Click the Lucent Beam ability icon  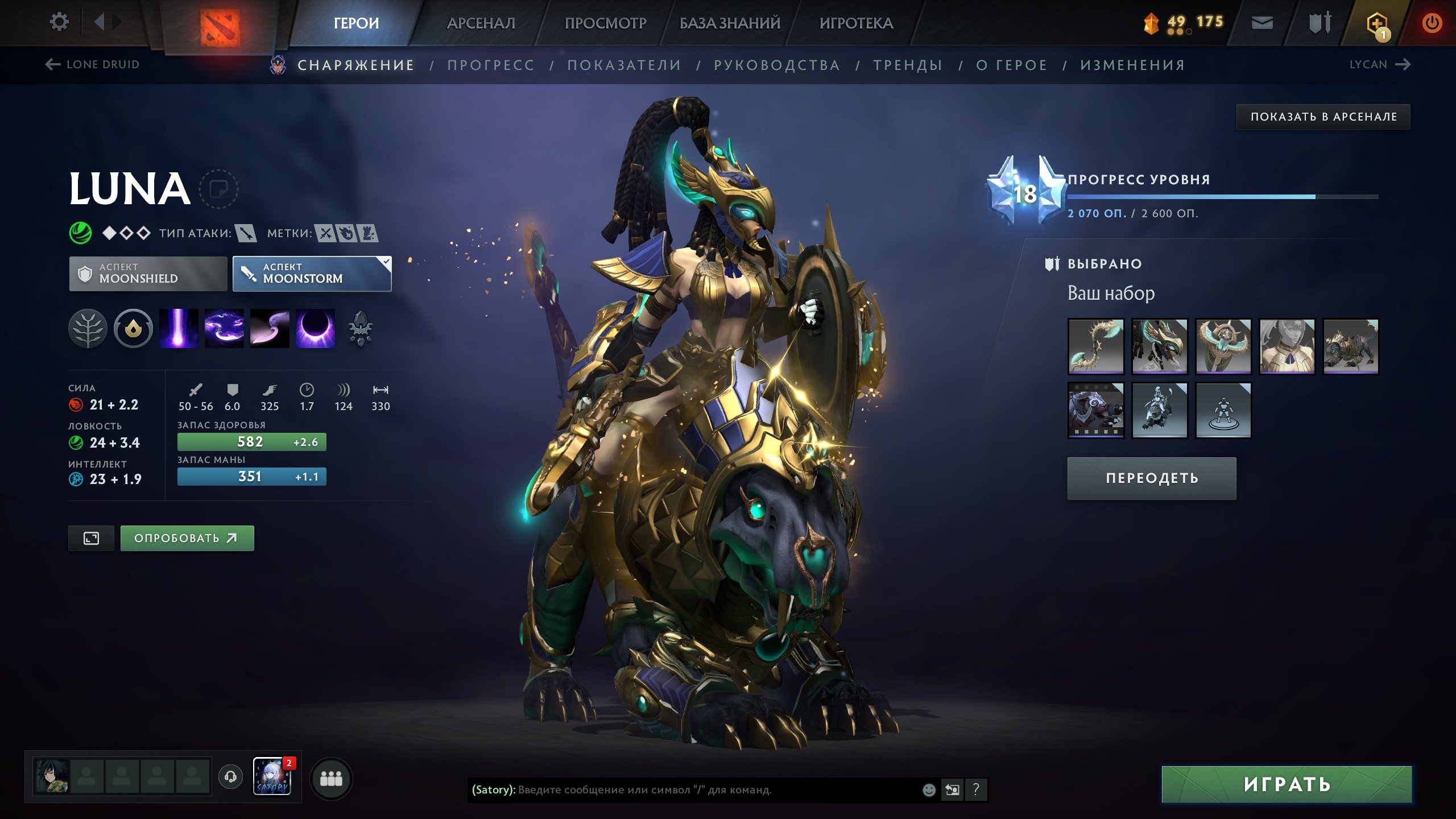177,329
